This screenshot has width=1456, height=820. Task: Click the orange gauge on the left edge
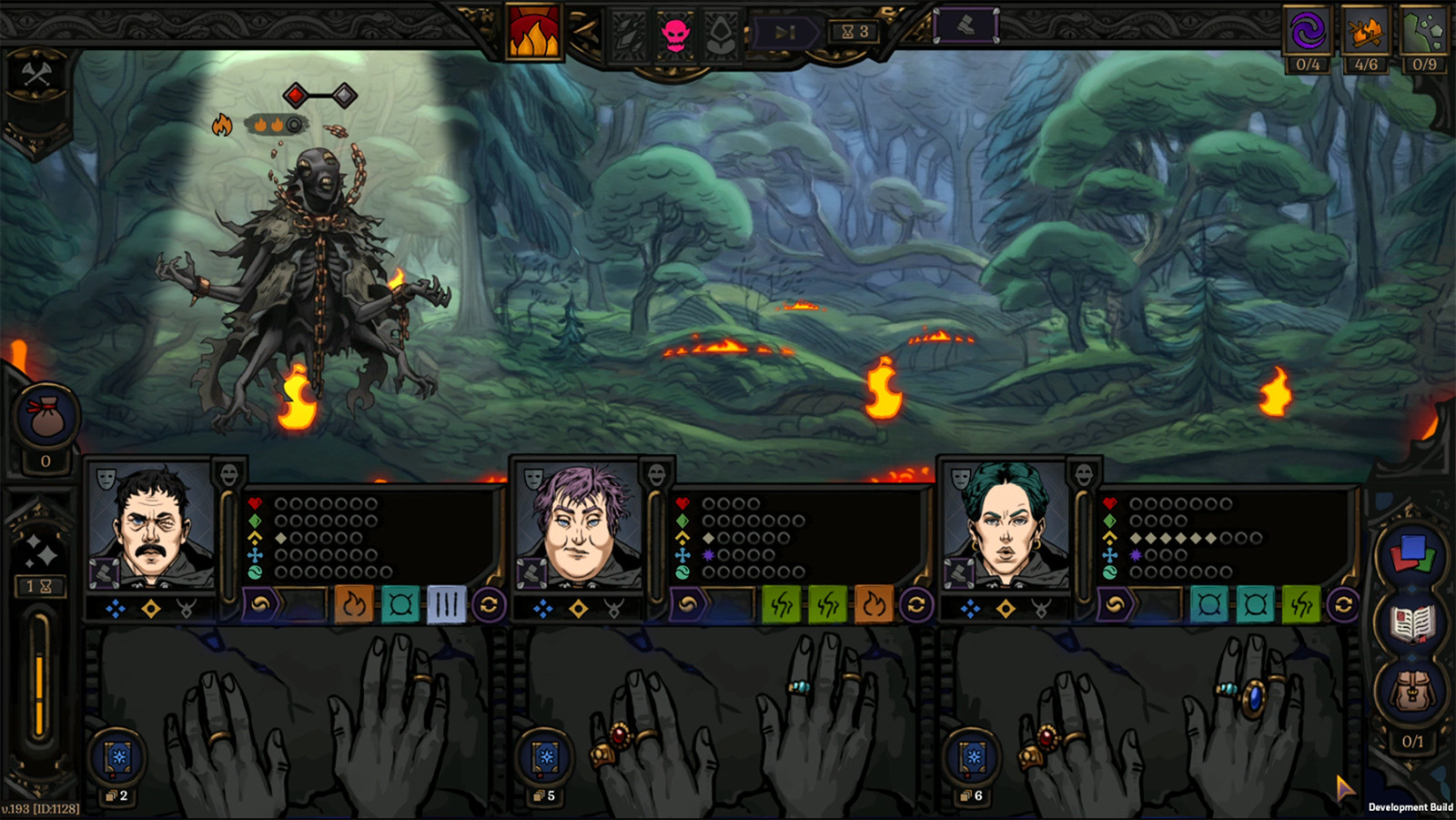(39, 673)
